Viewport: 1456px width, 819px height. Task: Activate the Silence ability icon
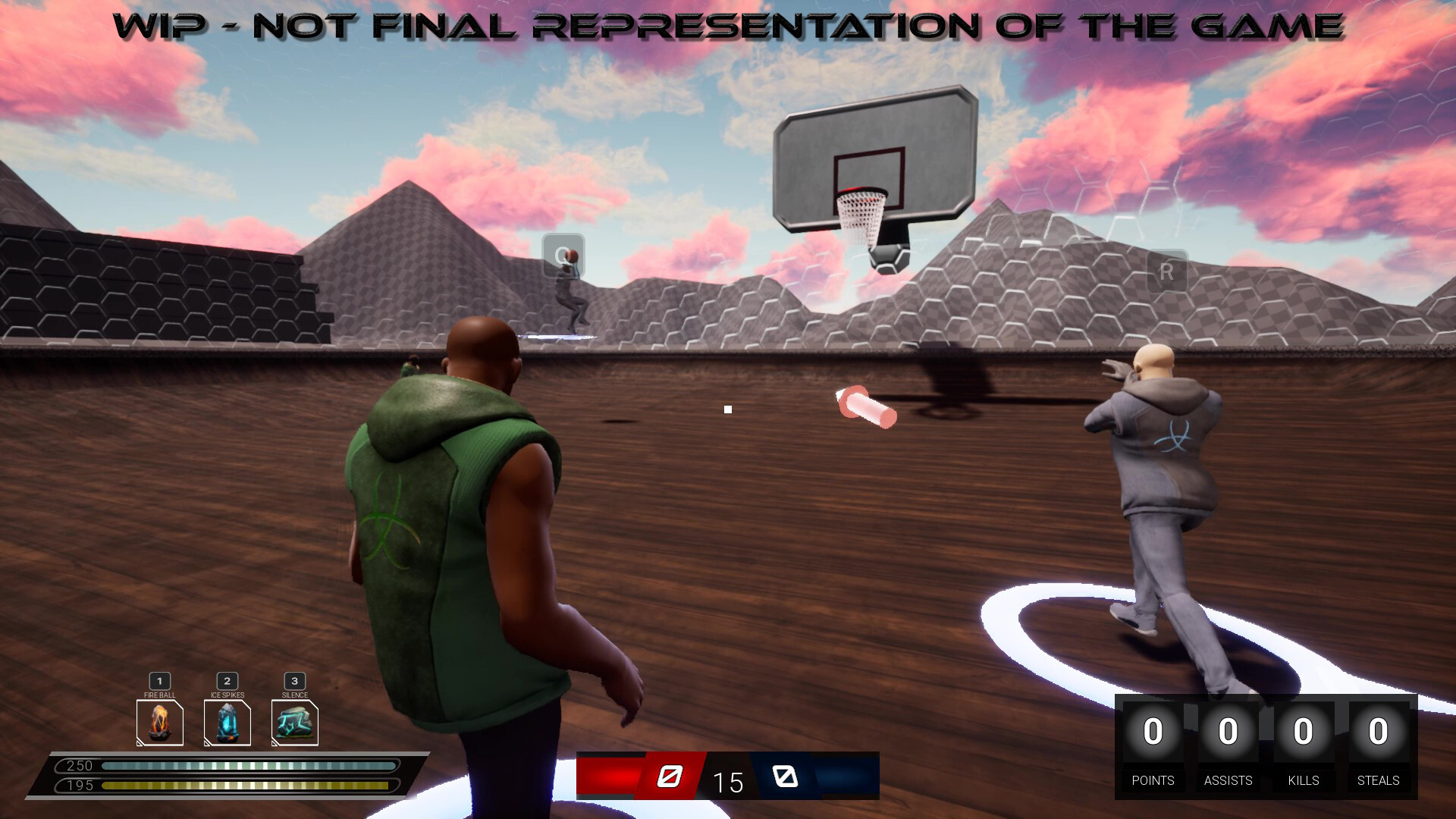(x=294, y=721)
